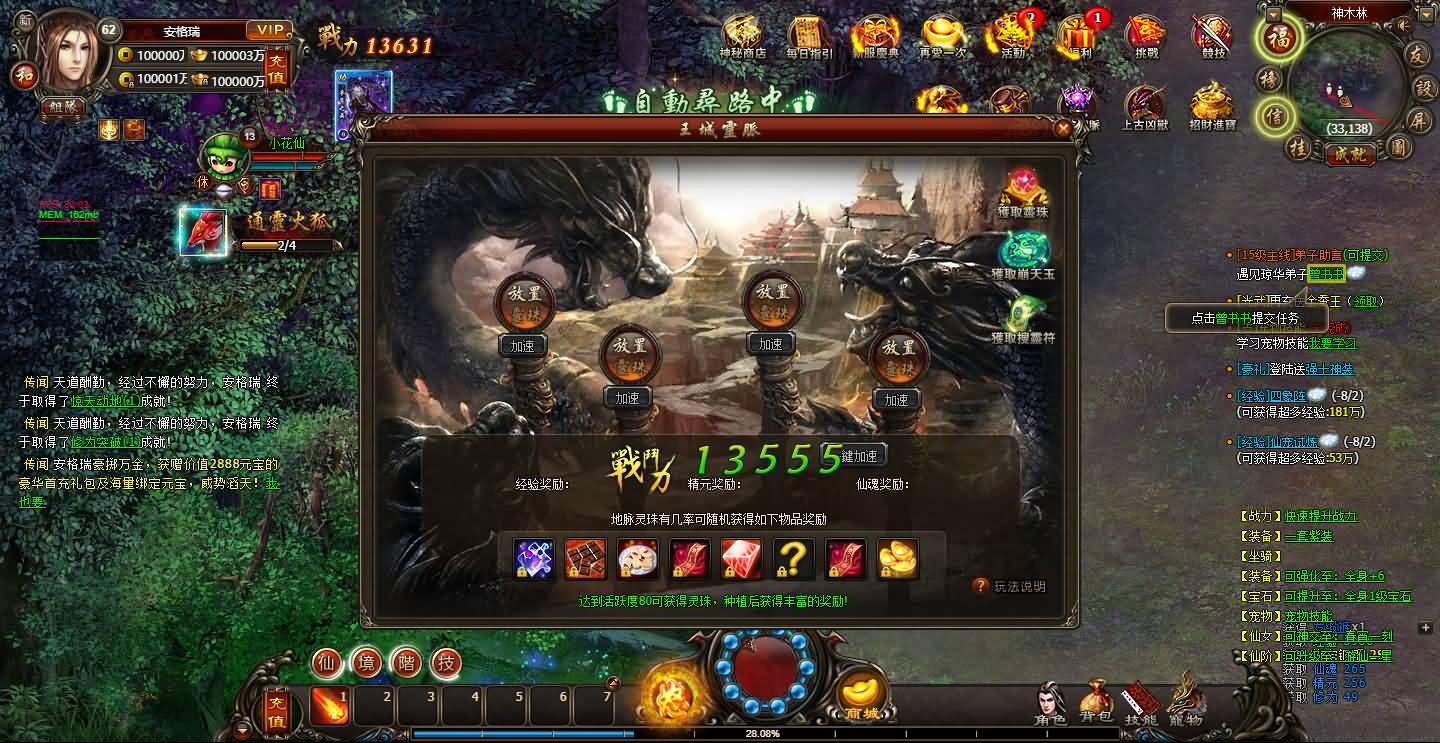Select the 獲取靈珠 obtain spirit pearl icon
Screen dimensions: 1440x743
click(x=1022, y=184)
